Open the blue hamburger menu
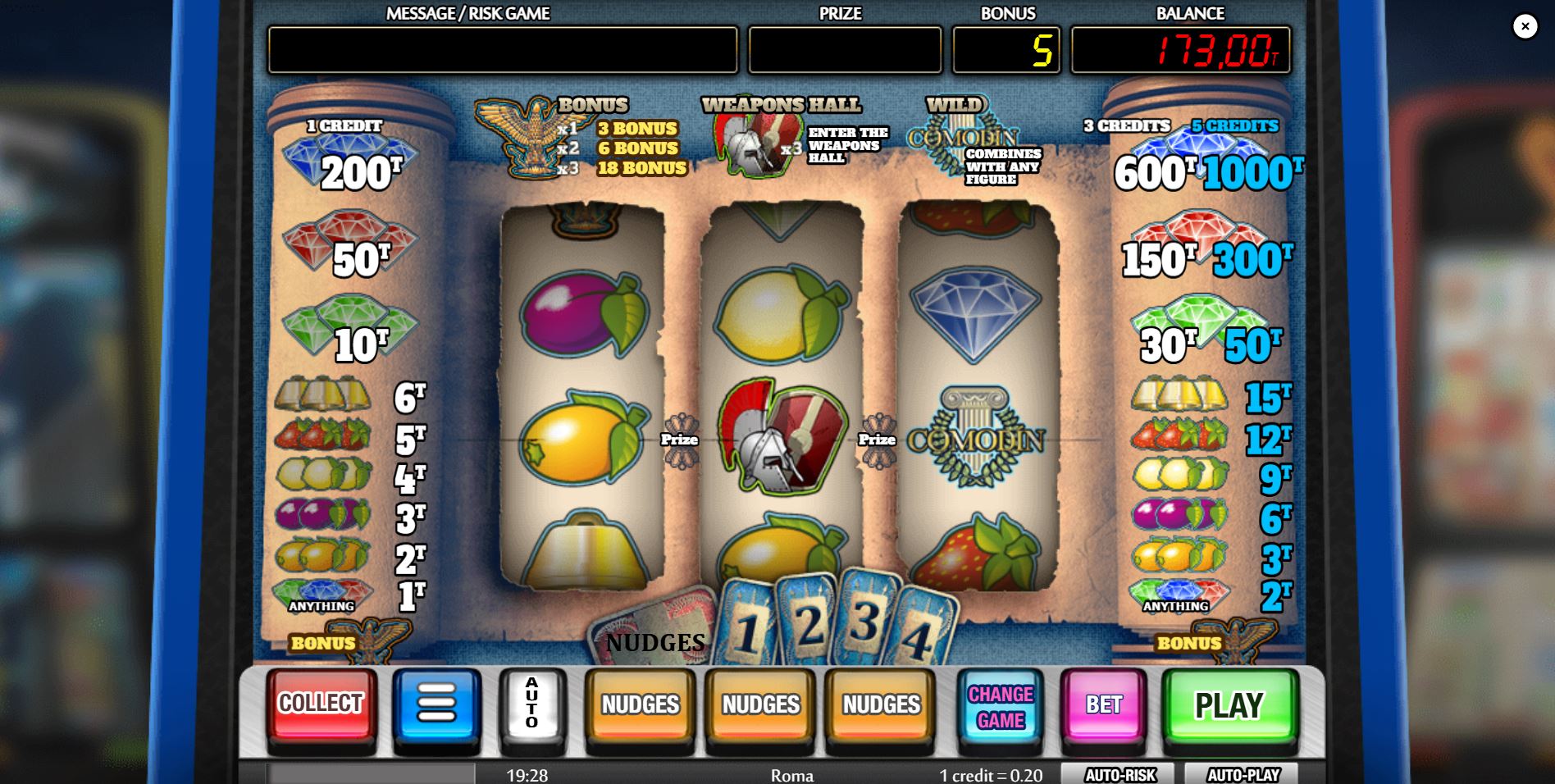 [x=437, y=704]
